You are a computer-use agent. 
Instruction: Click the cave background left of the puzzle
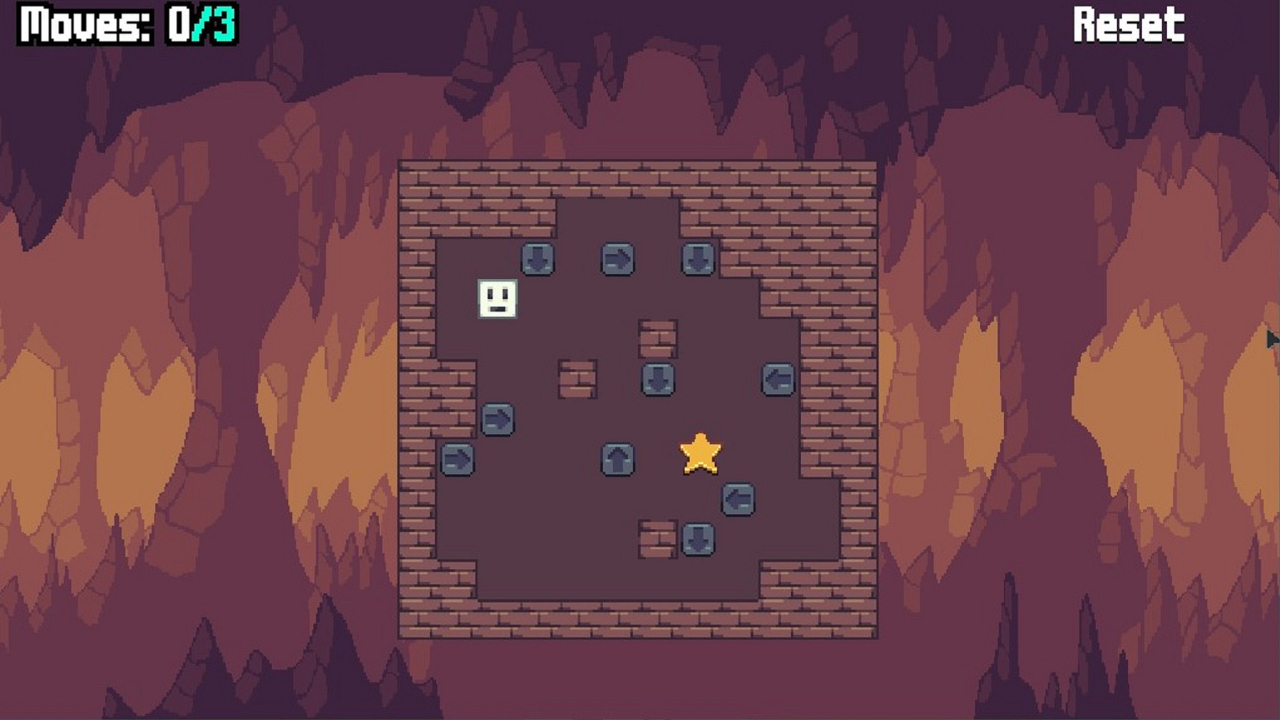click(x=200, y=400)
